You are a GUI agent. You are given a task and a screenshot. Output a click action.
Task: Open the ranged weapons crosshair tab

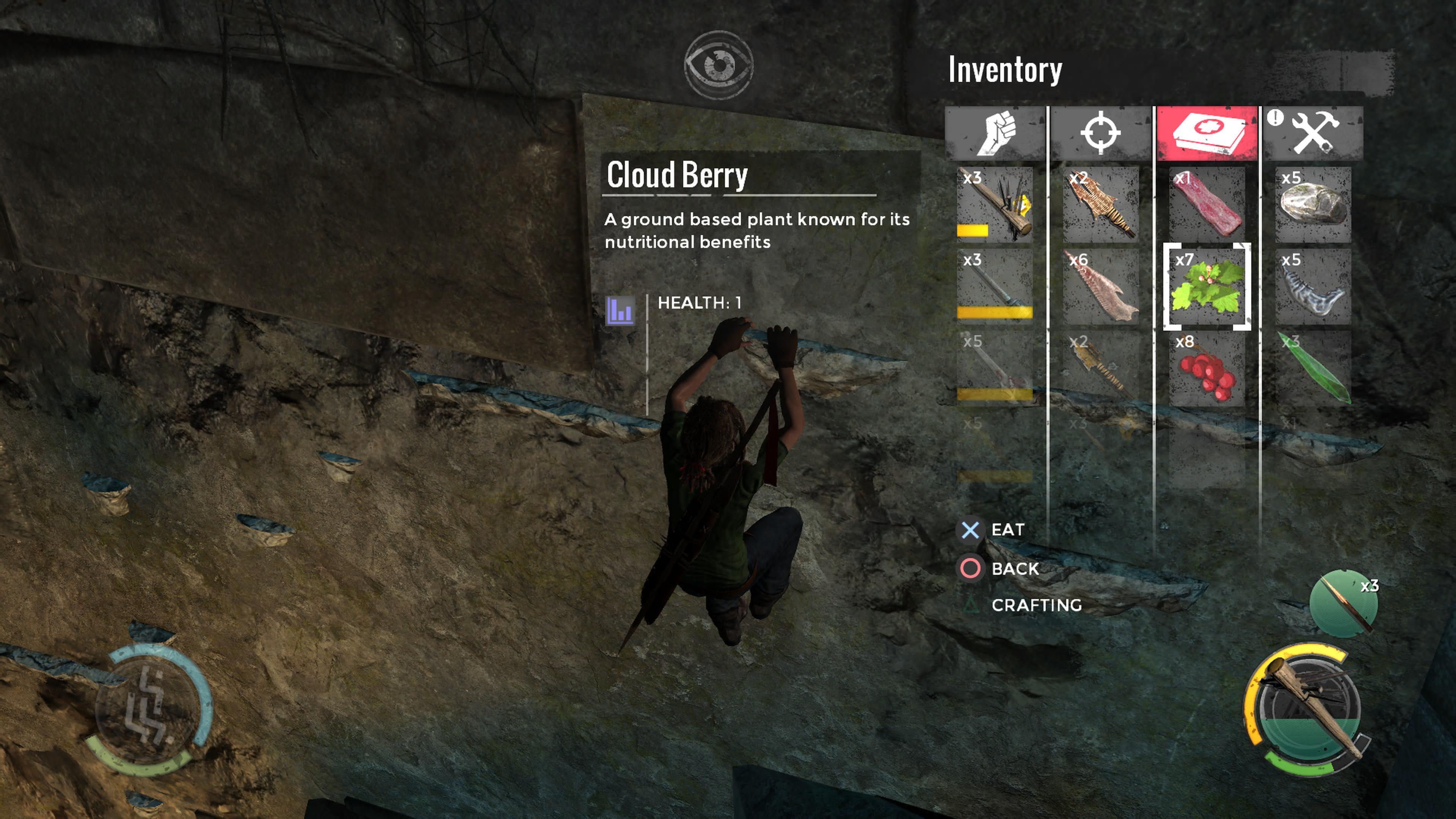(1100, 133)
